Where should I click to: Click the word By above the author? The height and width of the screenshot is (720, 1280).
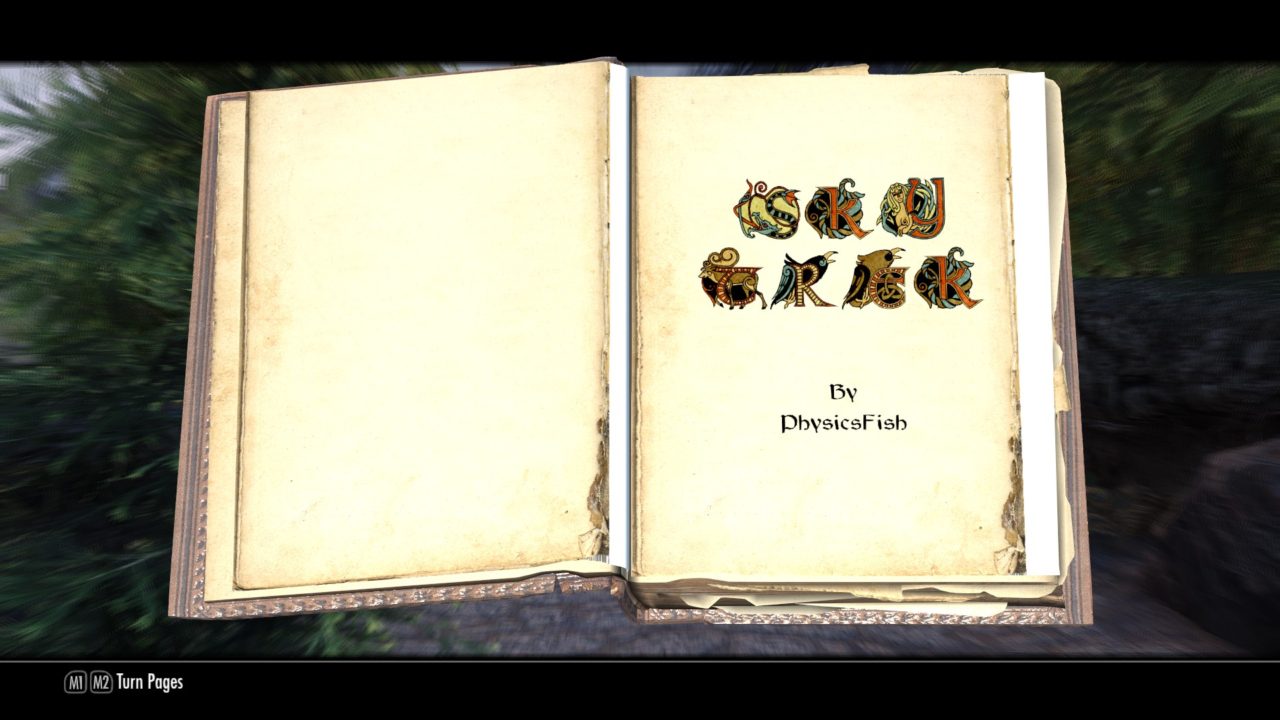coord(845,390)
